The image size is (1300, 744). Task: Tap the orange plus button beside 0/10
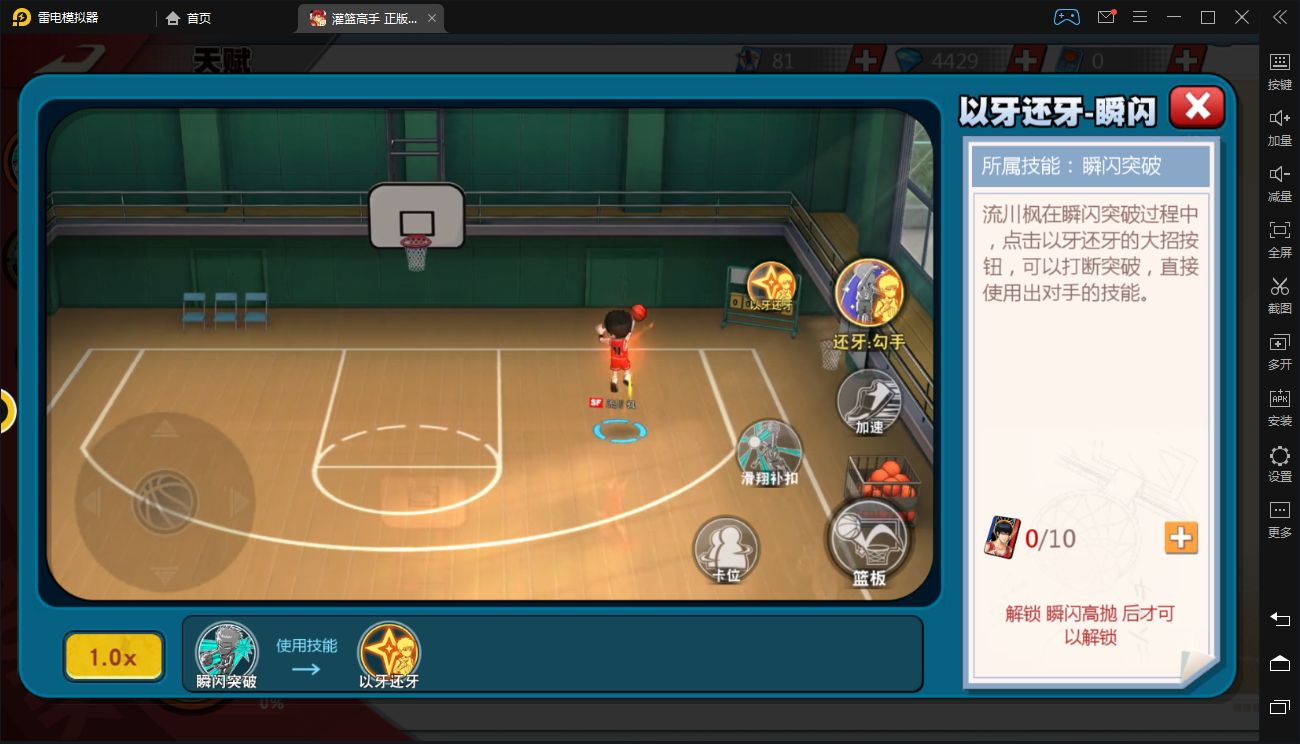point(1181,538)
